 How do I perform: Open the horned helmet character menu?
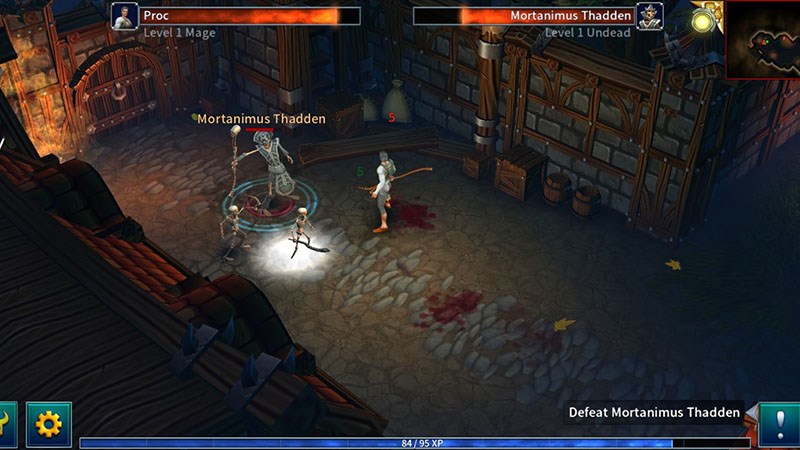[6, 424]
